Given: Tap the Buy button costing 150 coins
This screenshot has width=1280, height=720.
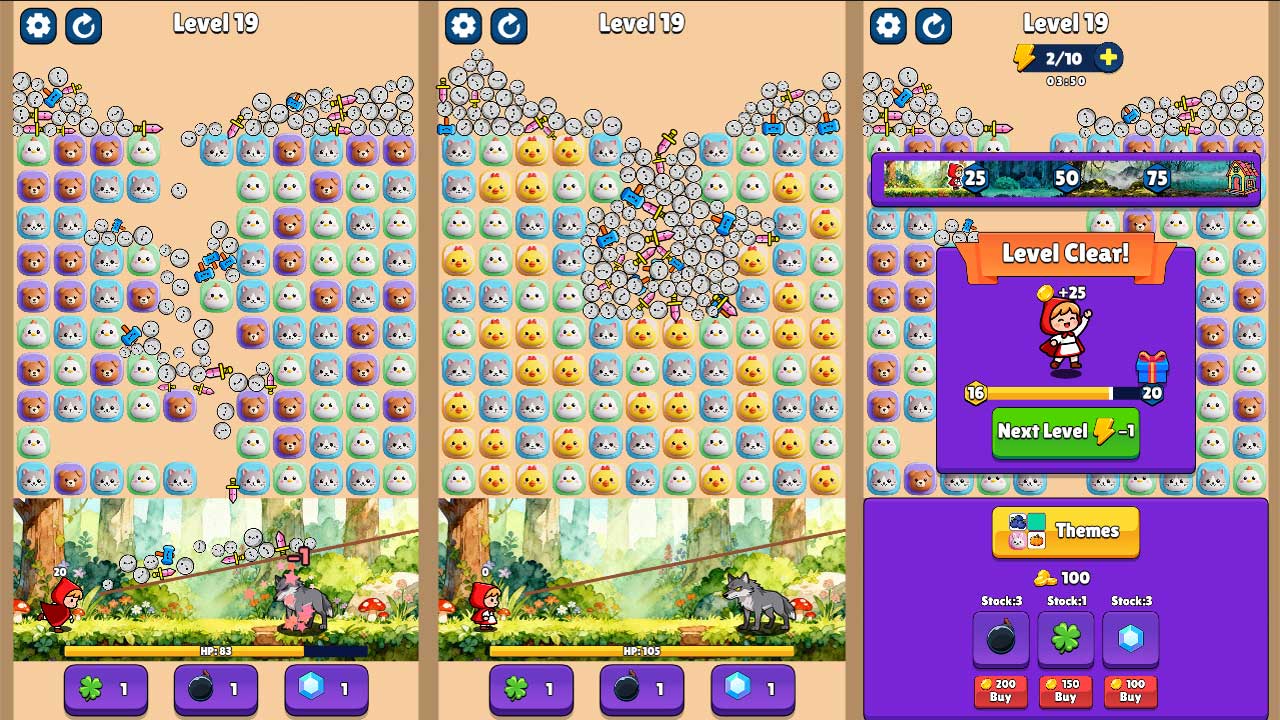Looking at the screenshot, I should tap(1064, 693).
